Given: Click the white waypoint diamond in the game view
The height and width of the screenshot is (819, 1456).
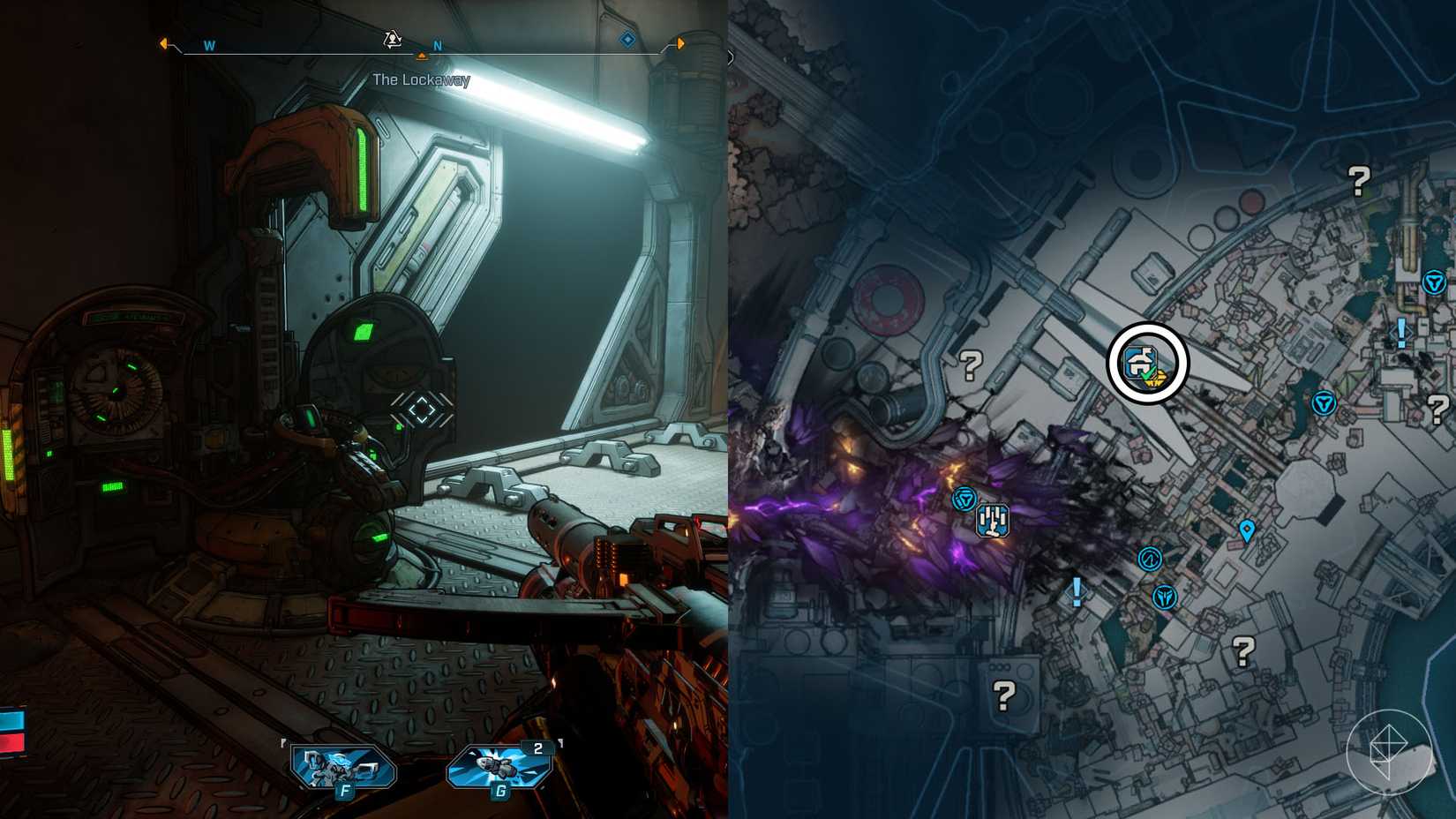Looking at the screenshot, I should click(421, 408).
